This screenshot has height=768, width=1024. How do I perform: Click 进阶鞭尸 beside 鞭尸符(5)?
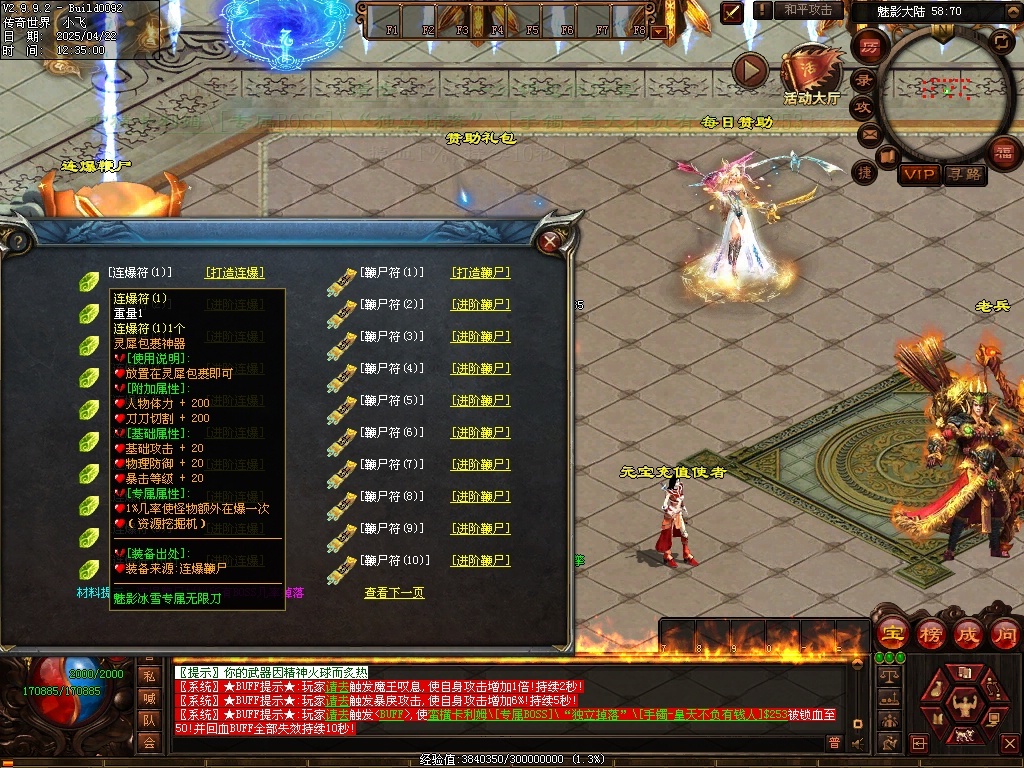(x=481, y=400)
